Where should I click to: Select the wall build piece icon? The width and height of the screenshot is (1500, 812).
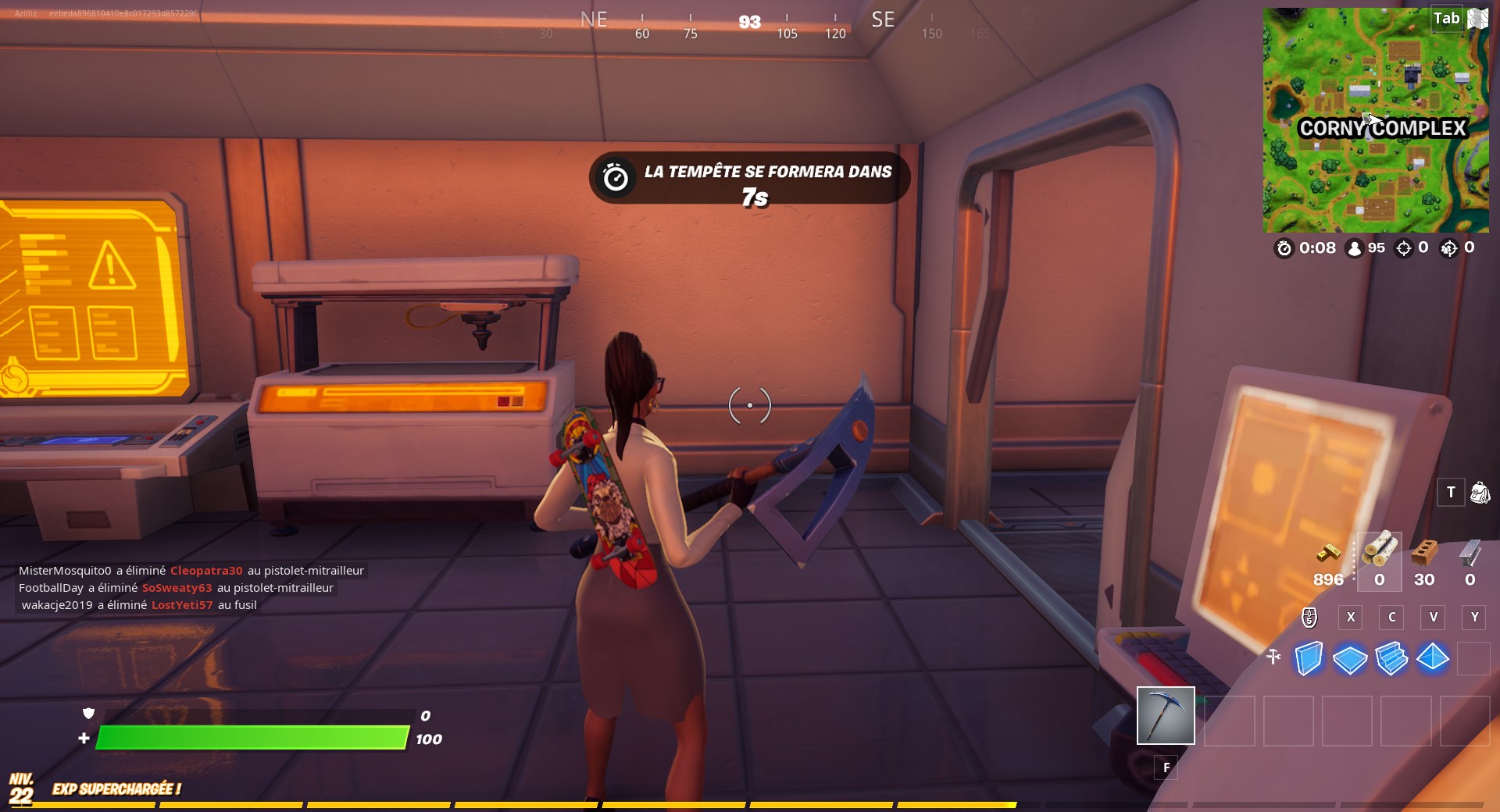pyautogui.click(x=1309, y=660)
